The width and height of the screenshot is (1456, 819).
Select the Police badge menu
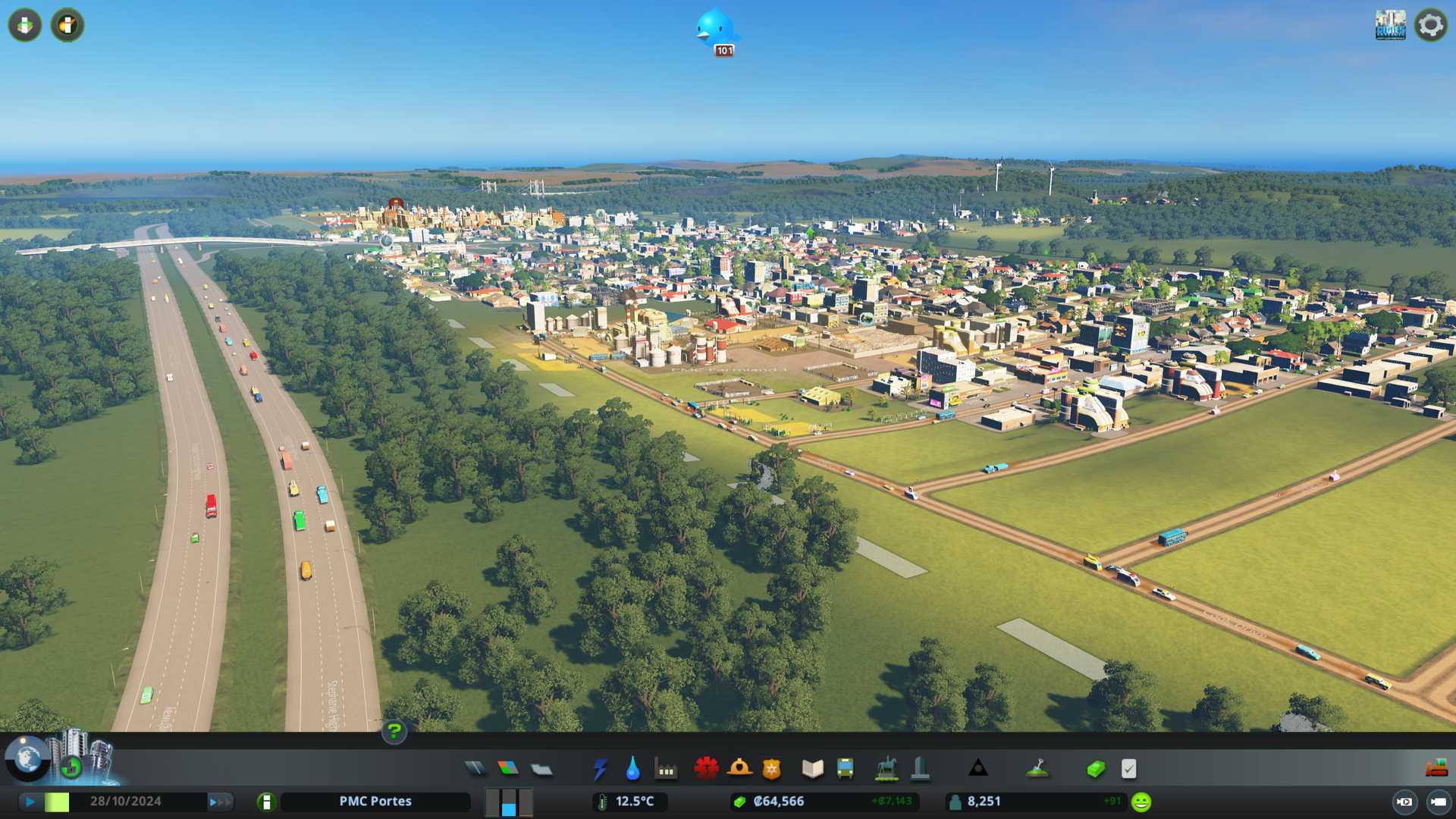(771, 769)
